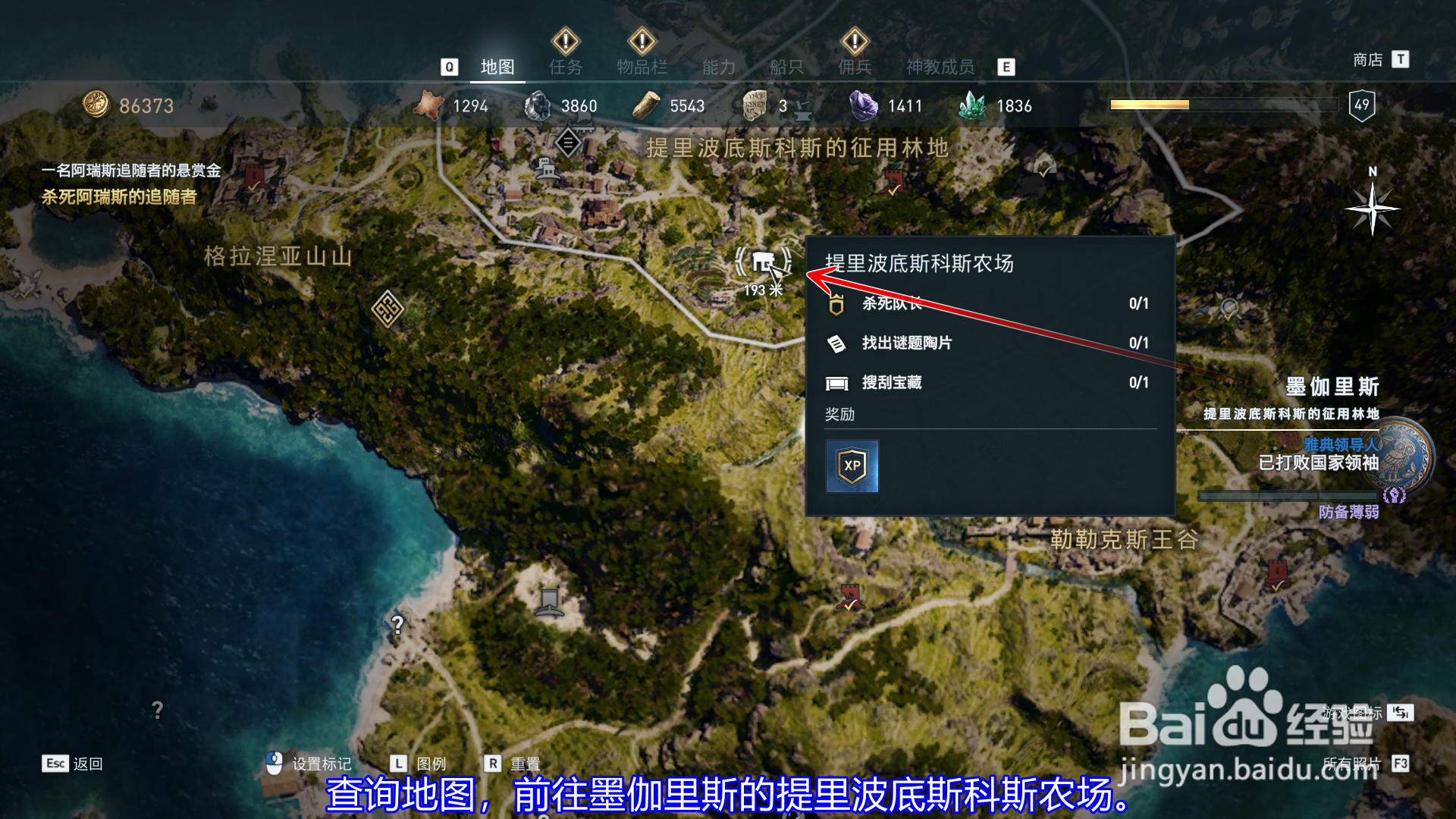1456x819 pixels.
Task: Click the 提里波底斯科斯农场 farm location icon
Action: [763, 262]
